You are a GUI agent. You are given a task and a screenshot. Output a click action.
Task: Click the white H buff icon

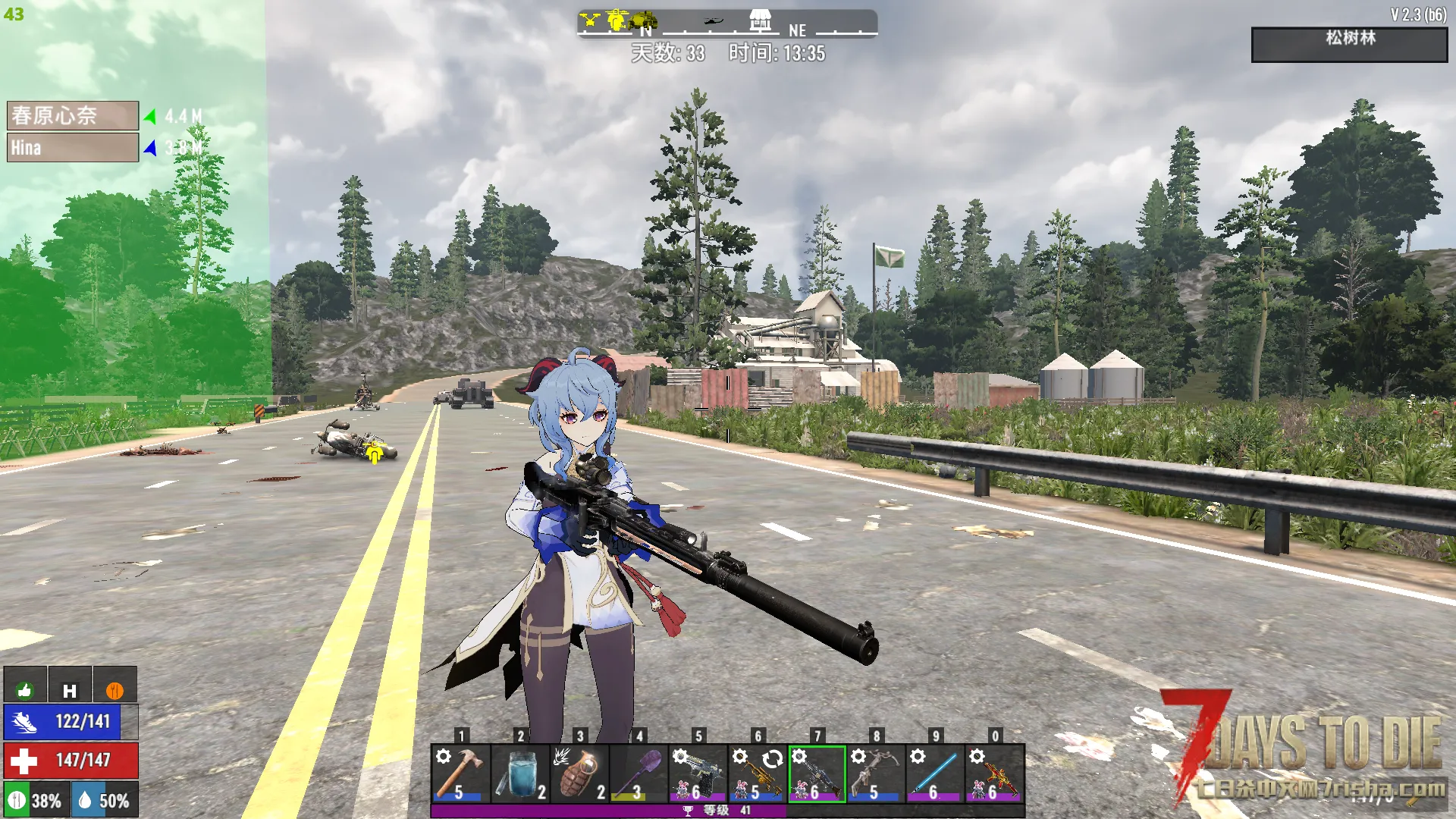[x=70, y=689]
